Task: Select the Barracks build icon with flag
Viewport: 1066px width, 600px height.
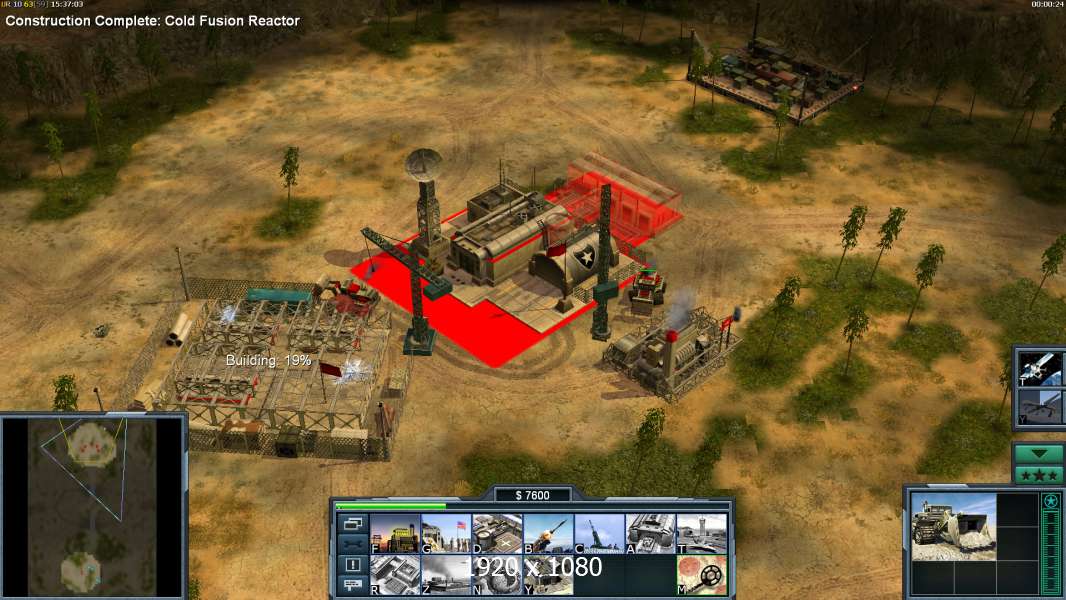Action: 446,533
